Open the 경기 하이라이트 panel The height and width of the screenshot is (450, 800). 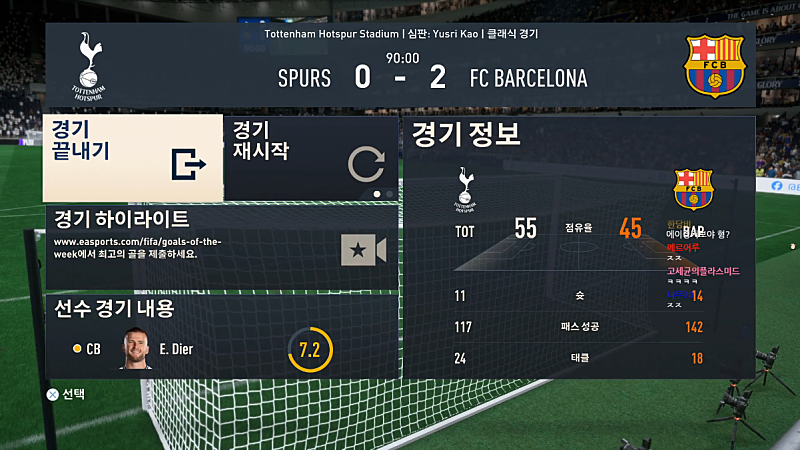pos(222,247)
